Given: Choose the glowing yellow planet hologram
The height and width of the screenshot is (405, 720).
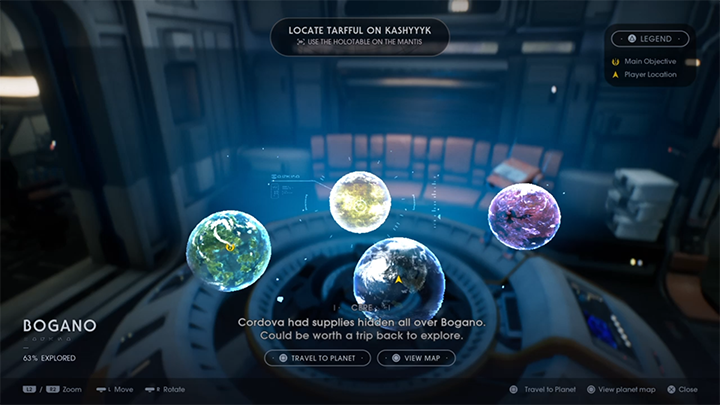Looking at the screenshot, I should coord(359,202).
